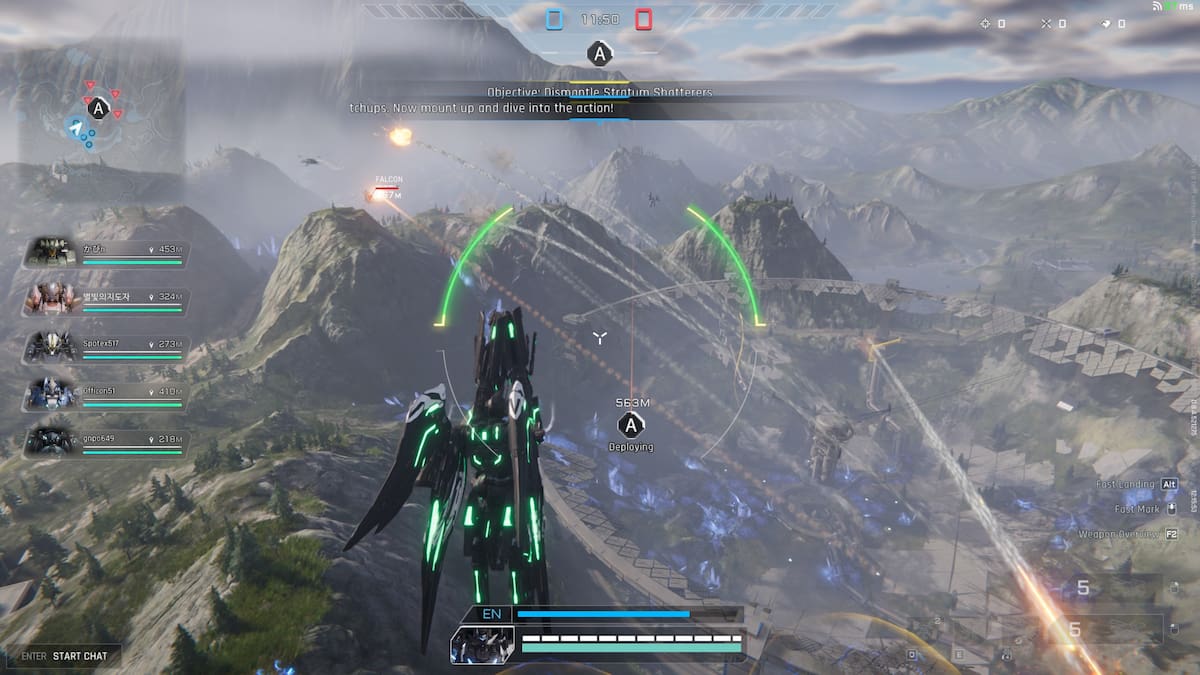Choose the teammate row with the Korean name
The image size is (1200, 675).
click(105, 299)
